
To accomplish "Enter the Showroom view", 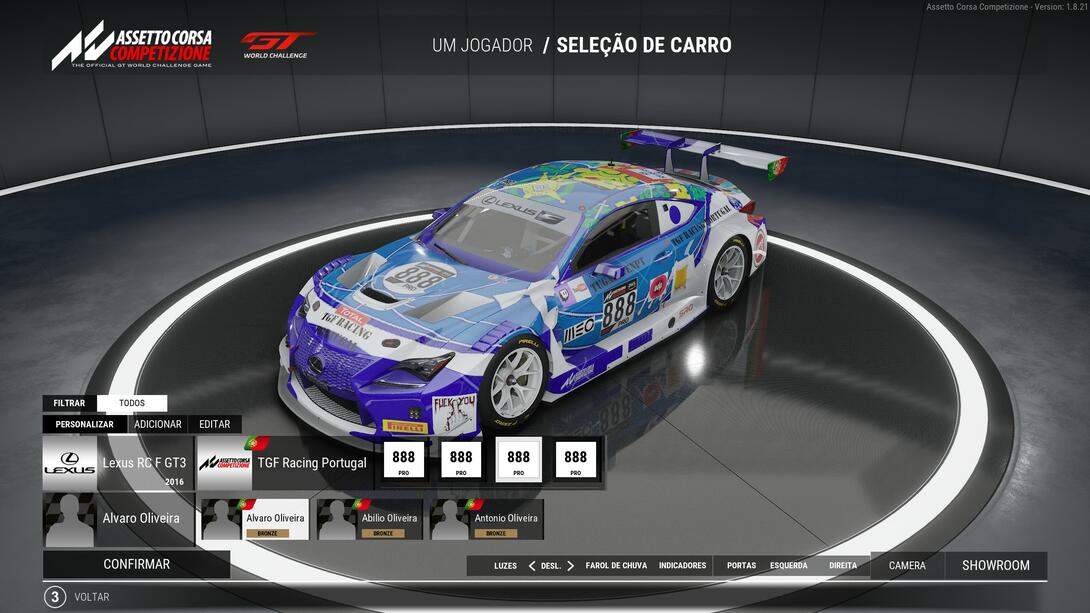I will (995, 566).
